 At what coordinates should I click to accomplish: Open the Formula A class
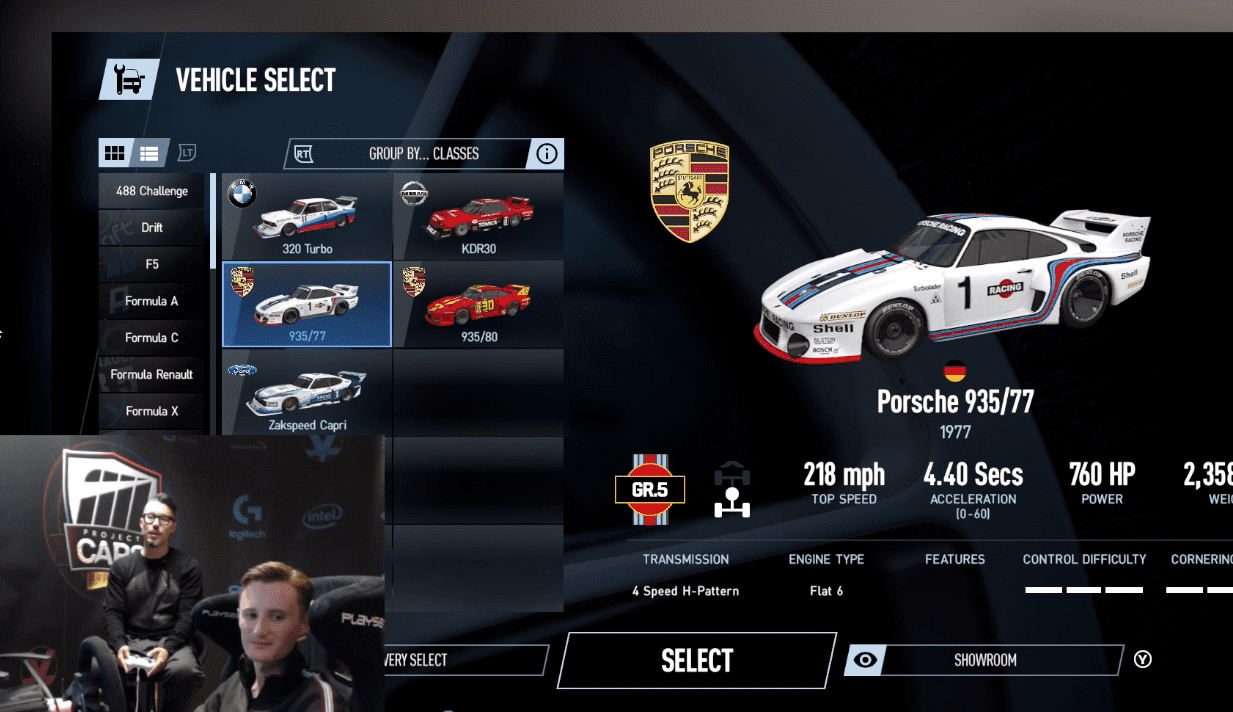pos(152,301)
